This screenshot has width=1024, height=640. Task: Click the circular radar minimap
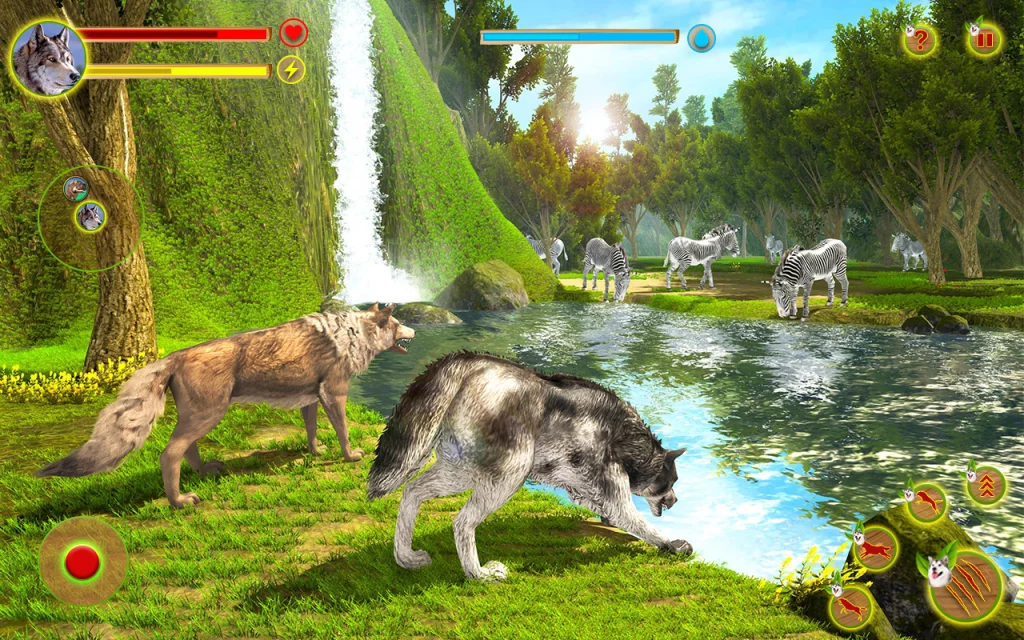click(90, 217)
